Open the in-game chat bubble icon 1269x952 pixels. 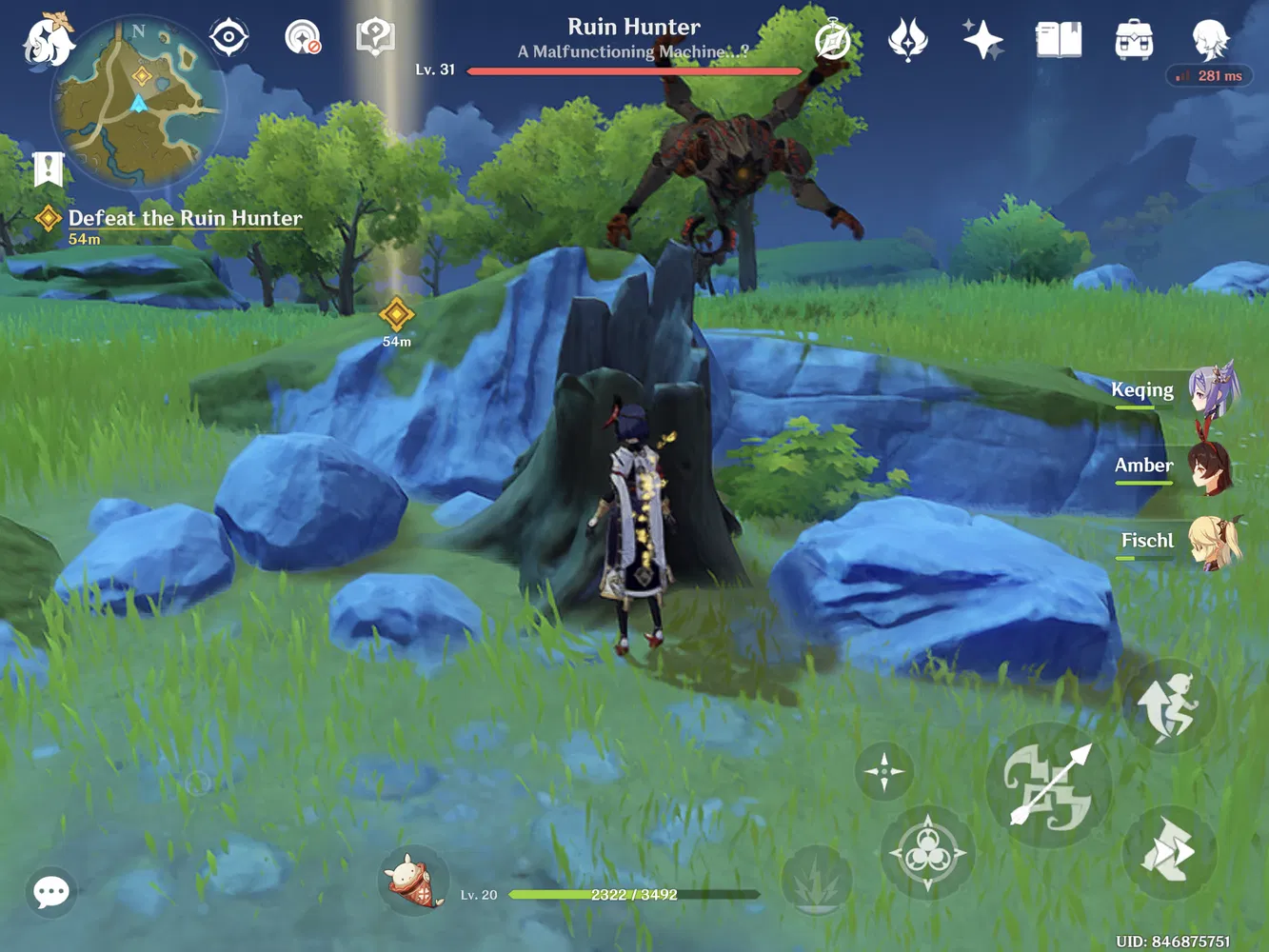[50, 892]
